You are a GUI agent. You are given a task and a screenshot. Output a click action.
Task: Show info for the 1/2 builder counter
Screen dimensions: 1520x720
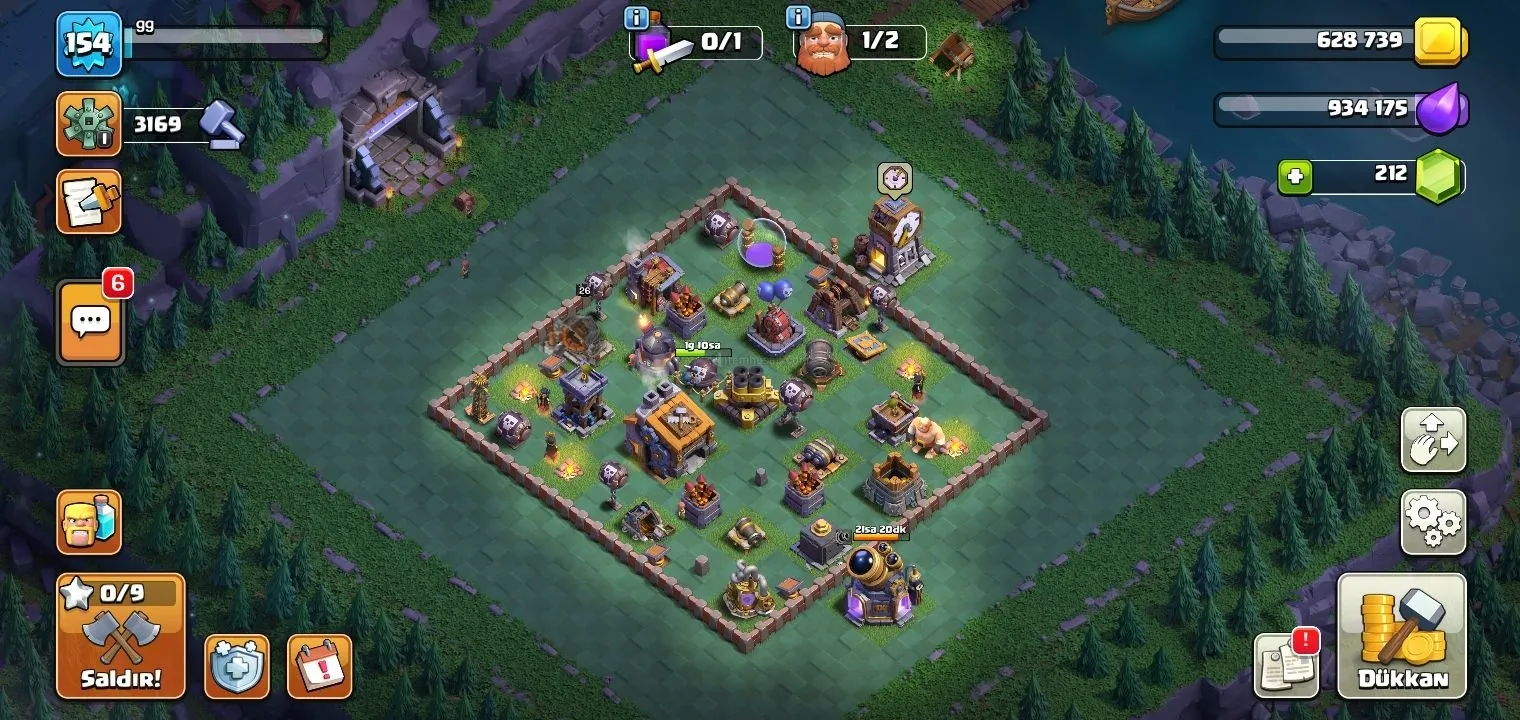[798, 17]
